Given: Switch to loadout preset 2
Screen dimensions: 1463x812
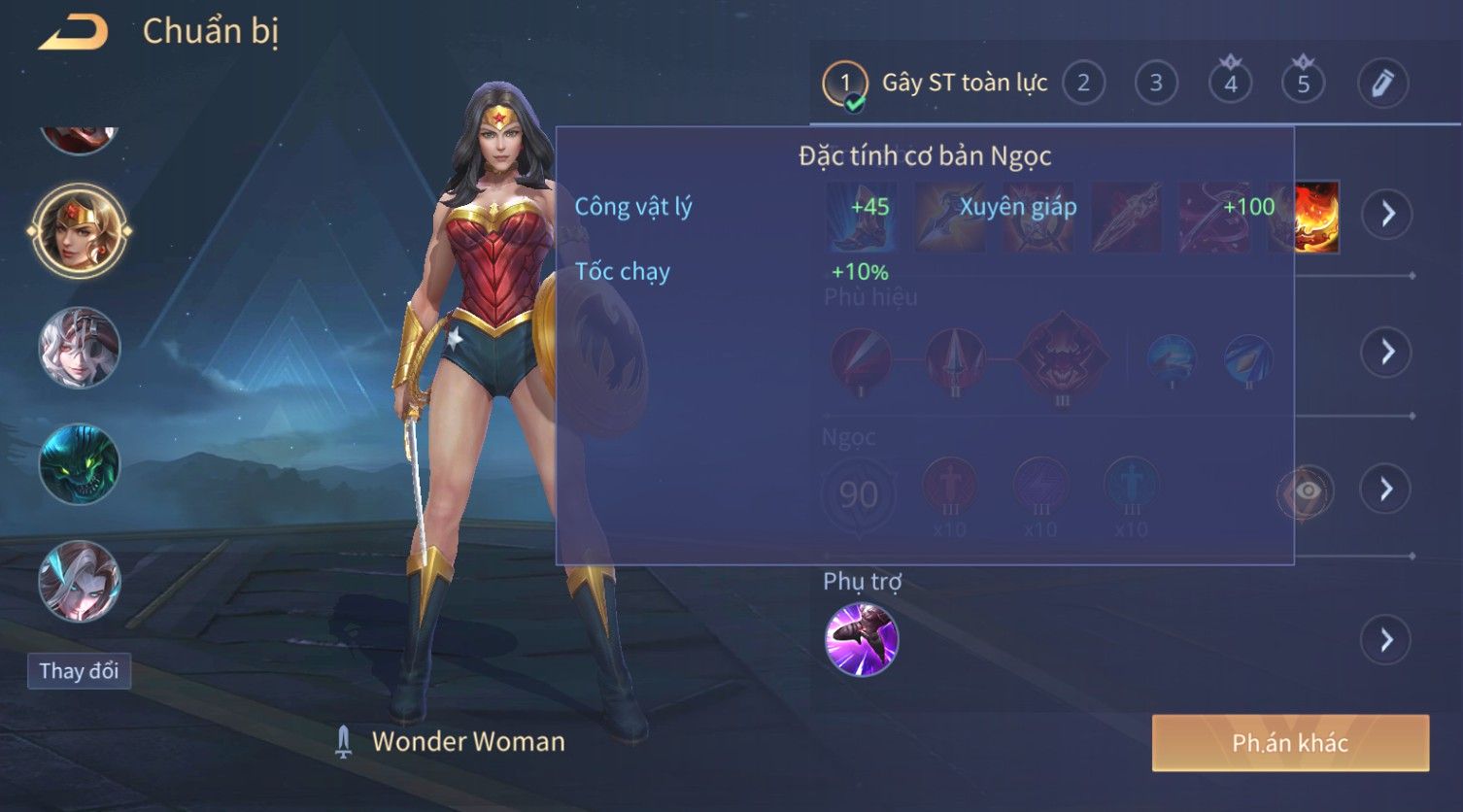Looking at the screenshot, I should click(x=1083, y=84).
